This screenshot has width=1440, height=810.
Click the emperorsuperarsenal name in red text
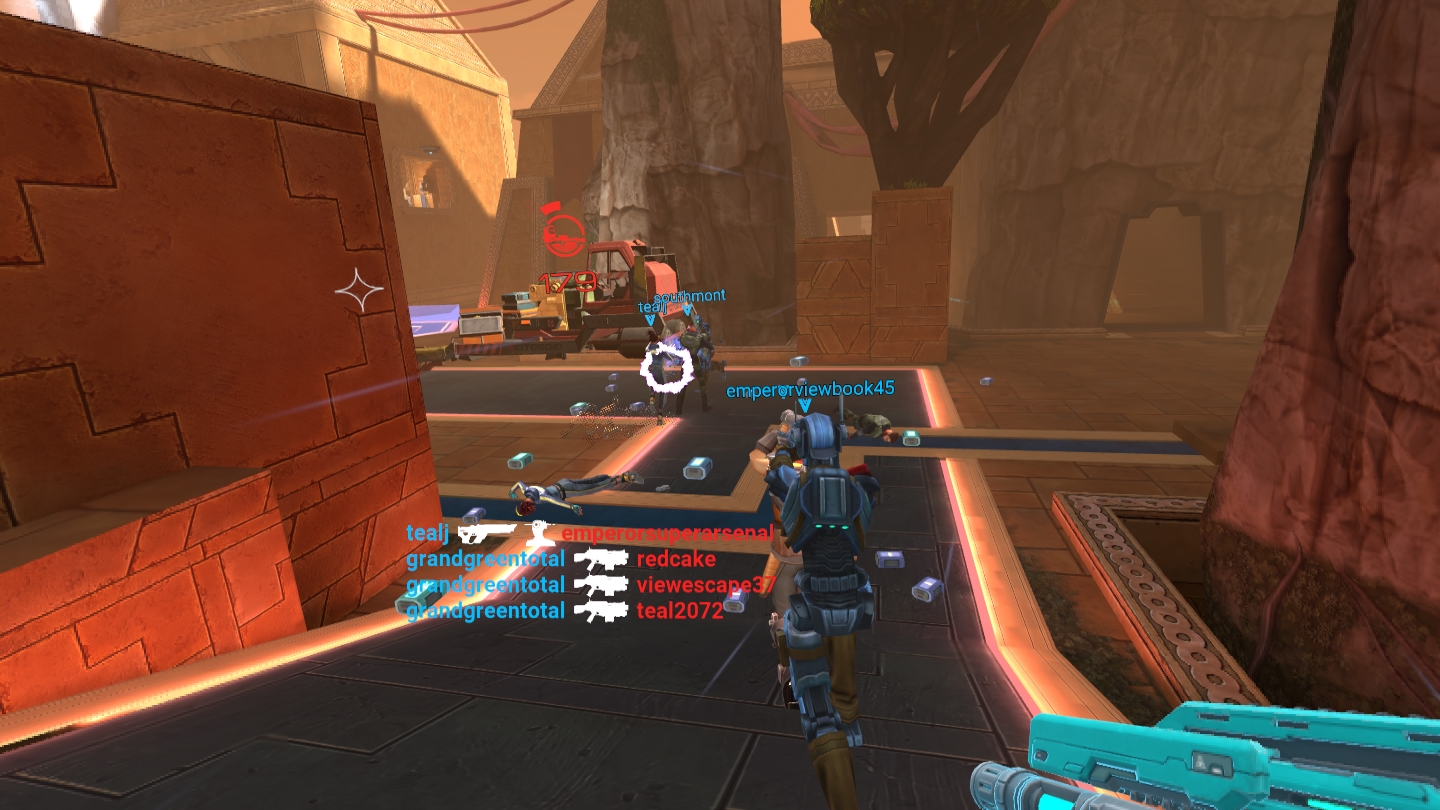coord(667,534)
